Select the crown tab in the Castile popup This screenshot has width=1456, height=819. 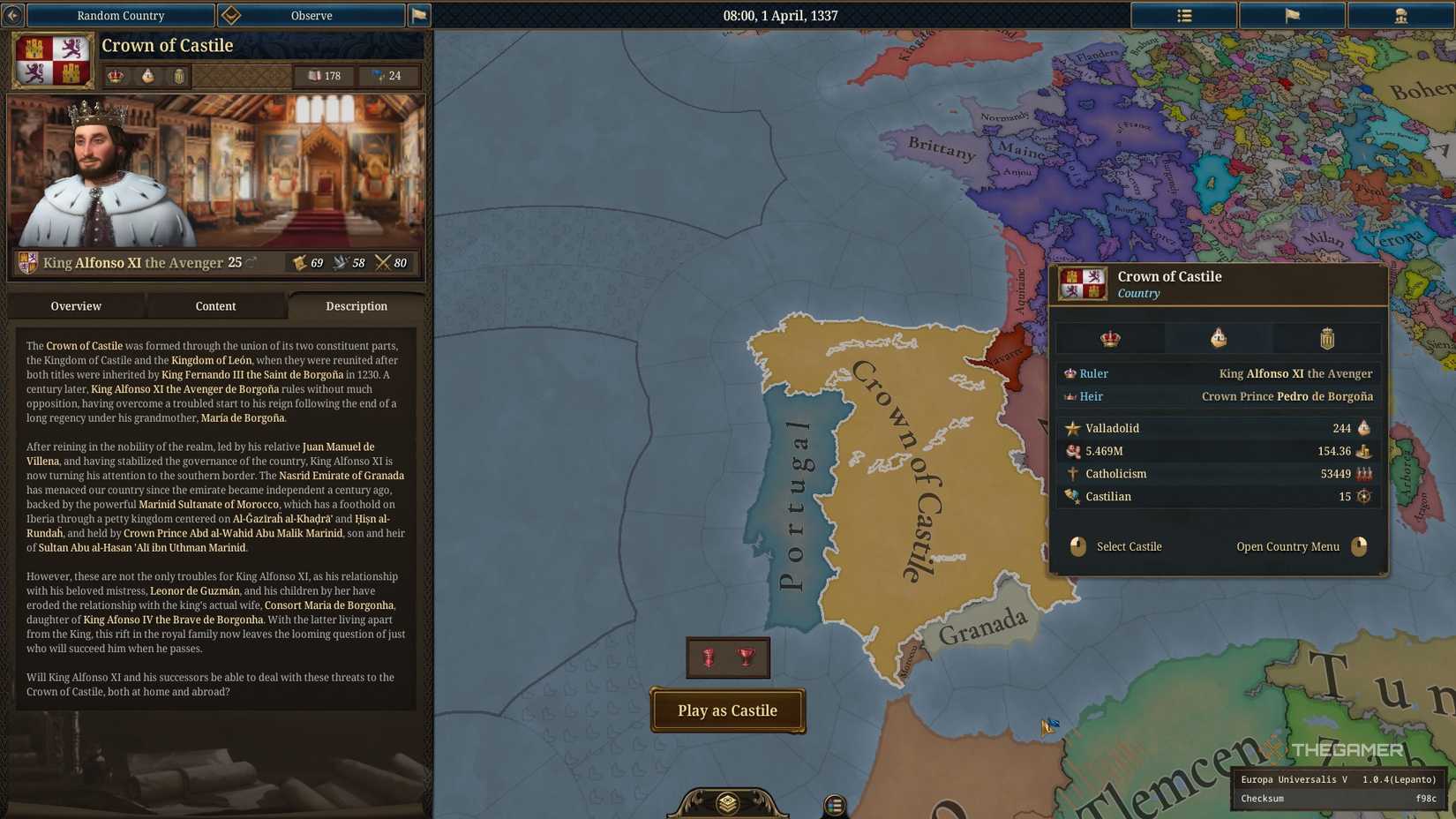point(1110,337)
